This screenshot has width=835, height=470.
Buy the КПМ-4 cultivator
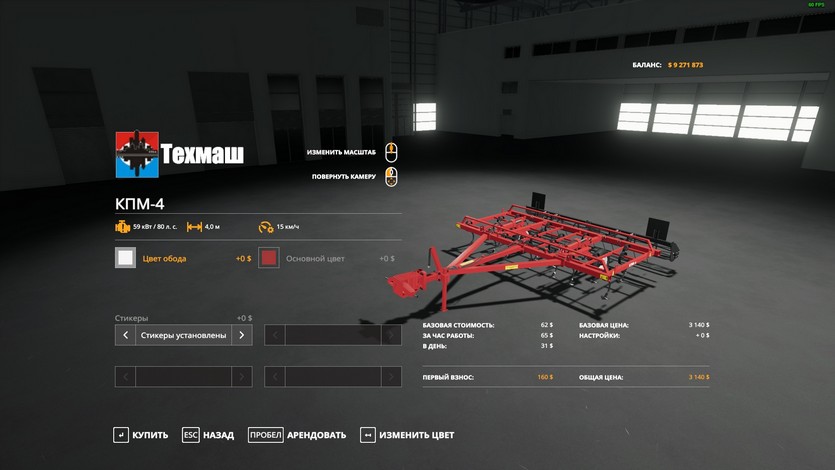click(141, 435)
